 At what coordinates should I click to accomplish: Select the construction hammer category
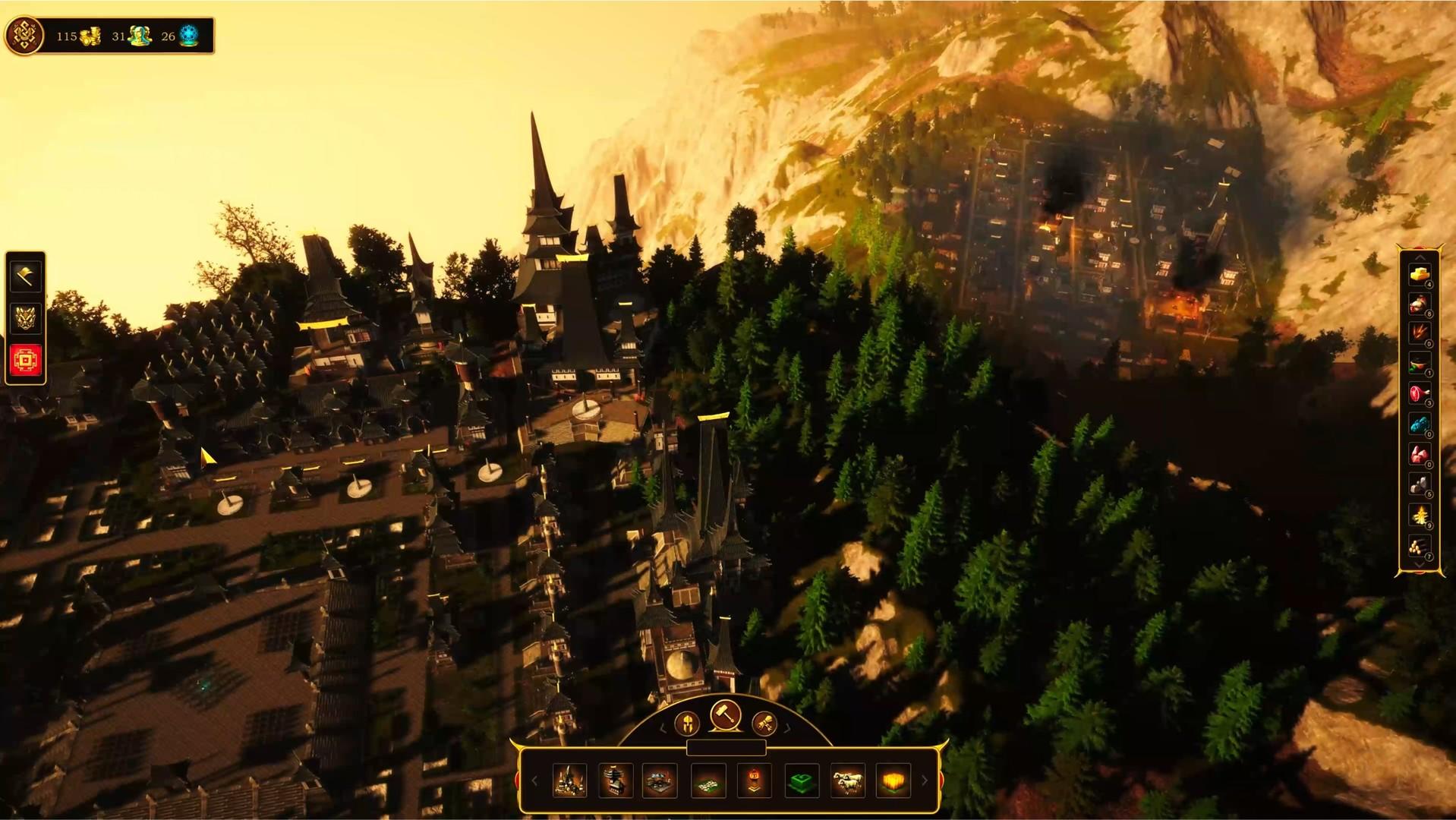pyautogui.click(x=726, y=717)
